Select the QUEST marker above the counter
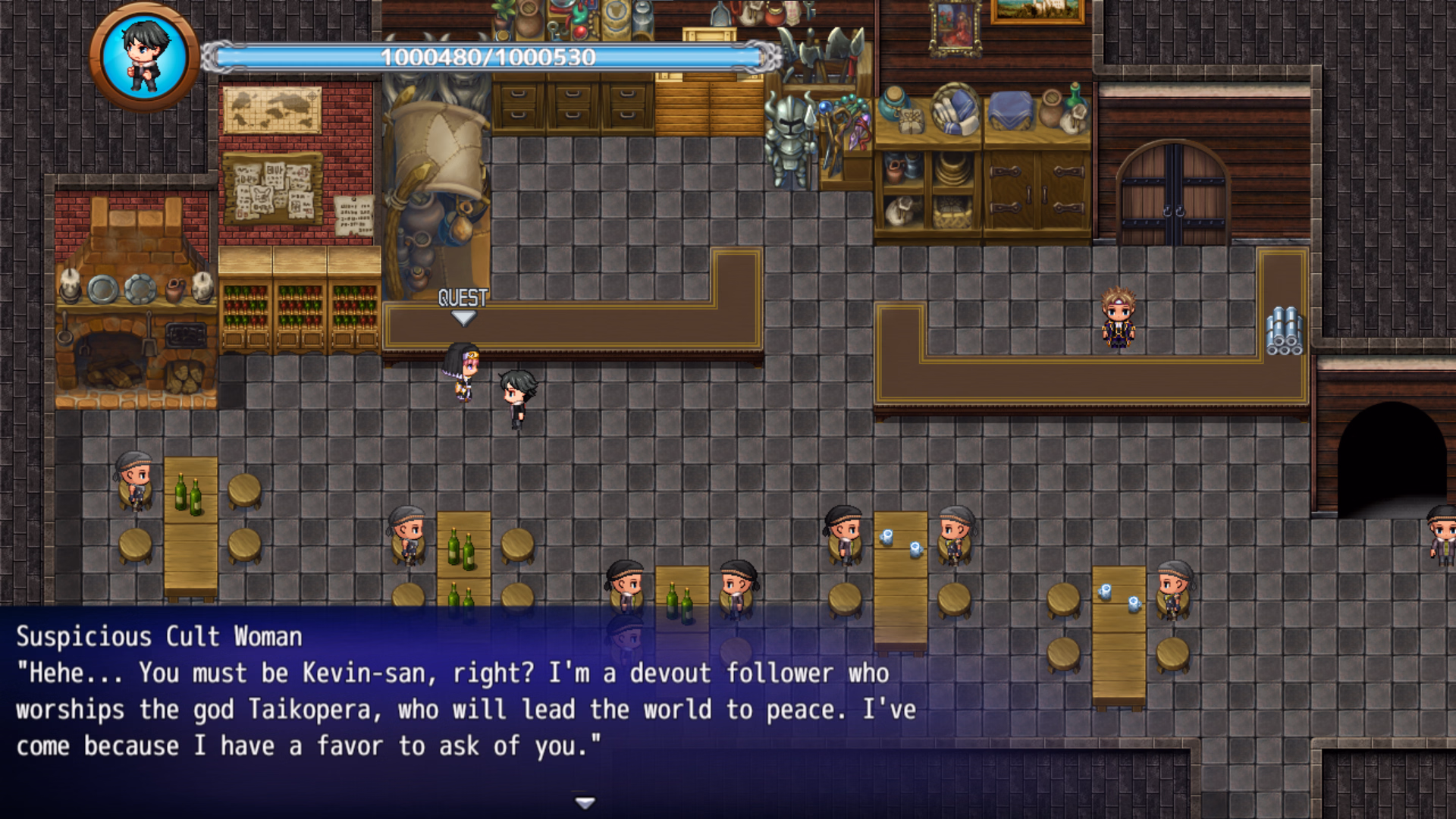The height and width of the screenshot is (819, 1456). pos(463,304)
